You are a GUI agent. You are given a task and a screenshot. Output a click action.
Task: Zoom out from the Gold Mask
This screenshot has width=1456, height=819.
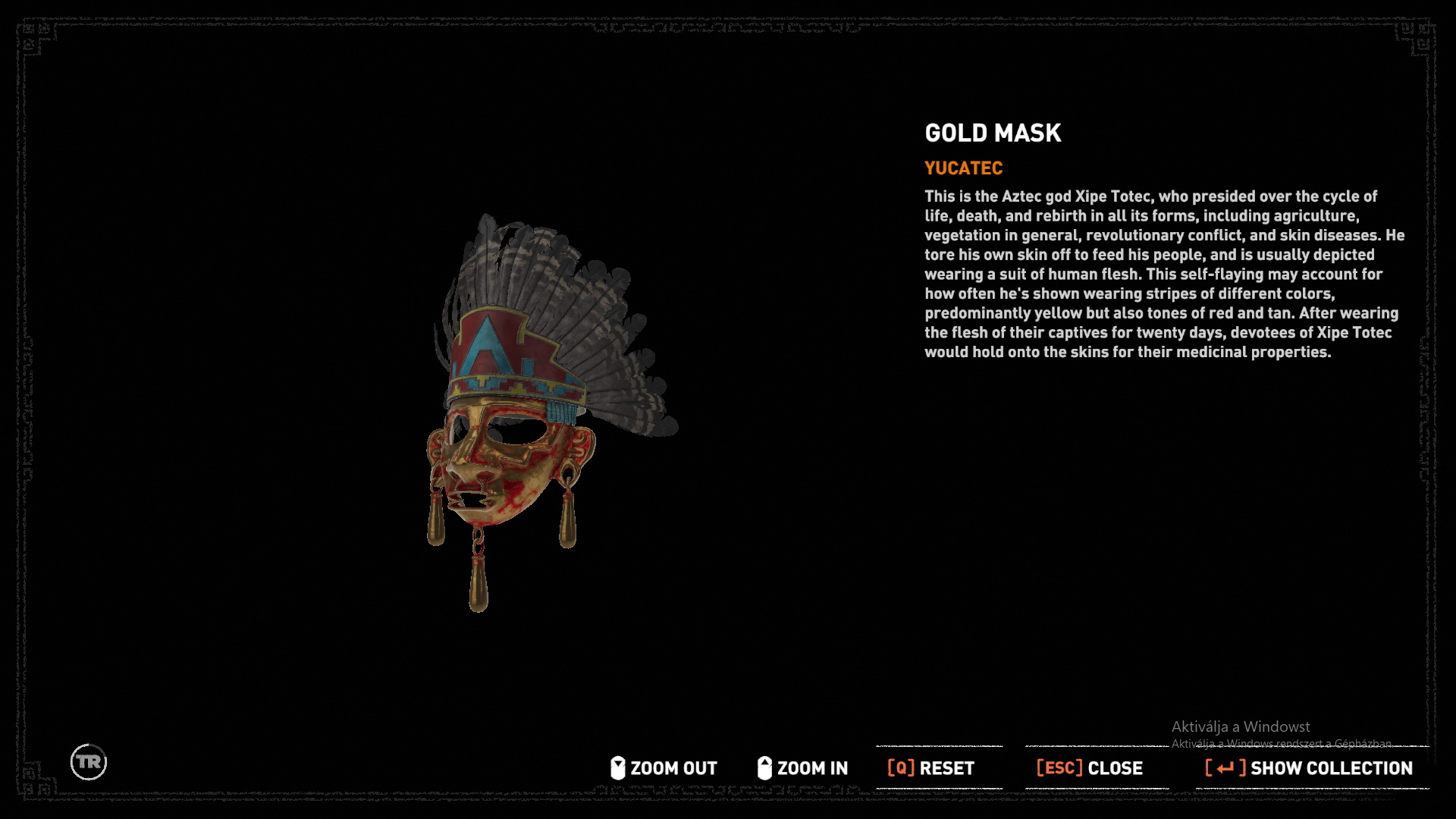(664, 768)
